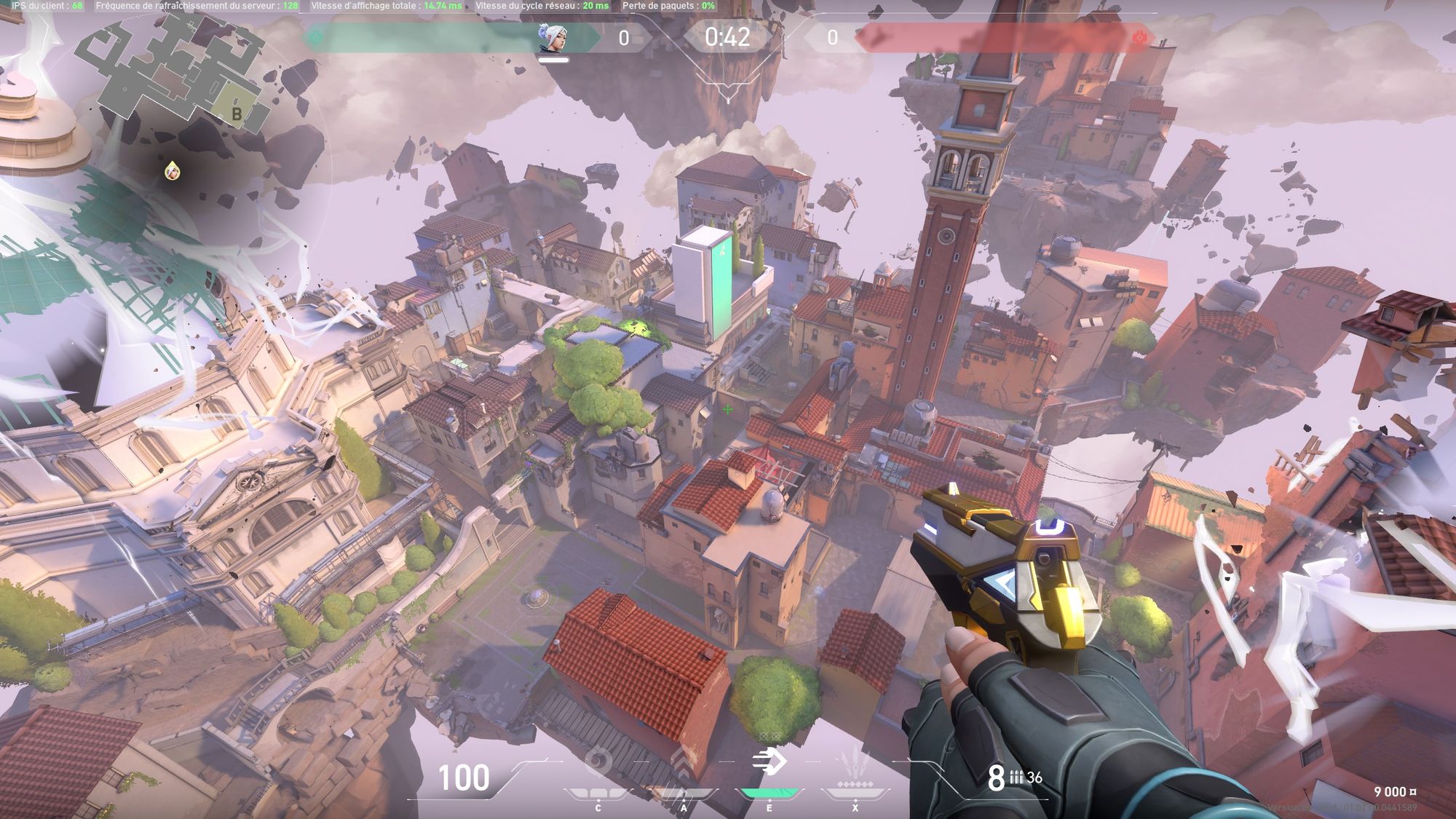Select the Blade Storm ultimate knives icon

[855, 764]
